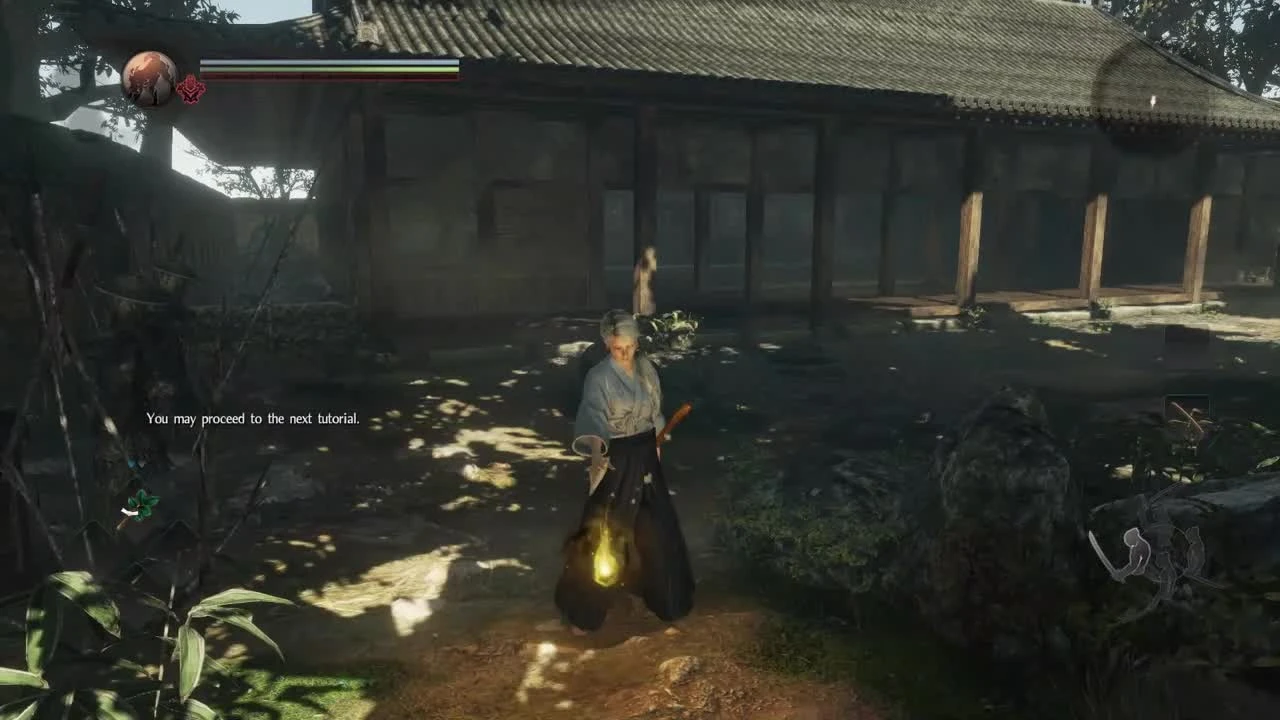Image resolution: width=1280 pixels, height=720 pixels.
Task: Toggle the dark red enemy awareness bar
Action: point(330,76)
